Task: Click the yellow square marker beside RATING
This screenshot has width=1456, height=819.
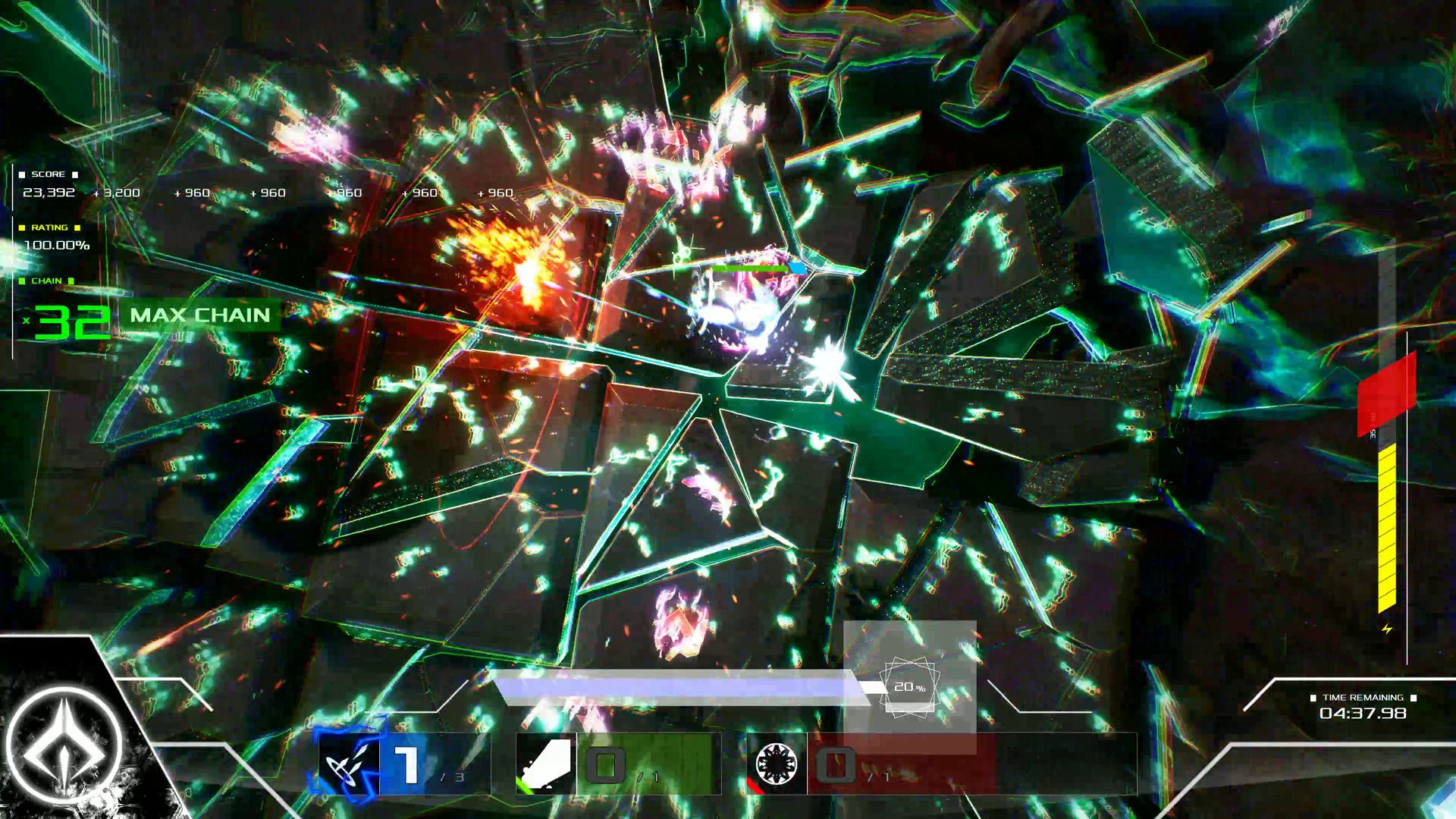Action: pyautogui.click(x=23, y=227)
